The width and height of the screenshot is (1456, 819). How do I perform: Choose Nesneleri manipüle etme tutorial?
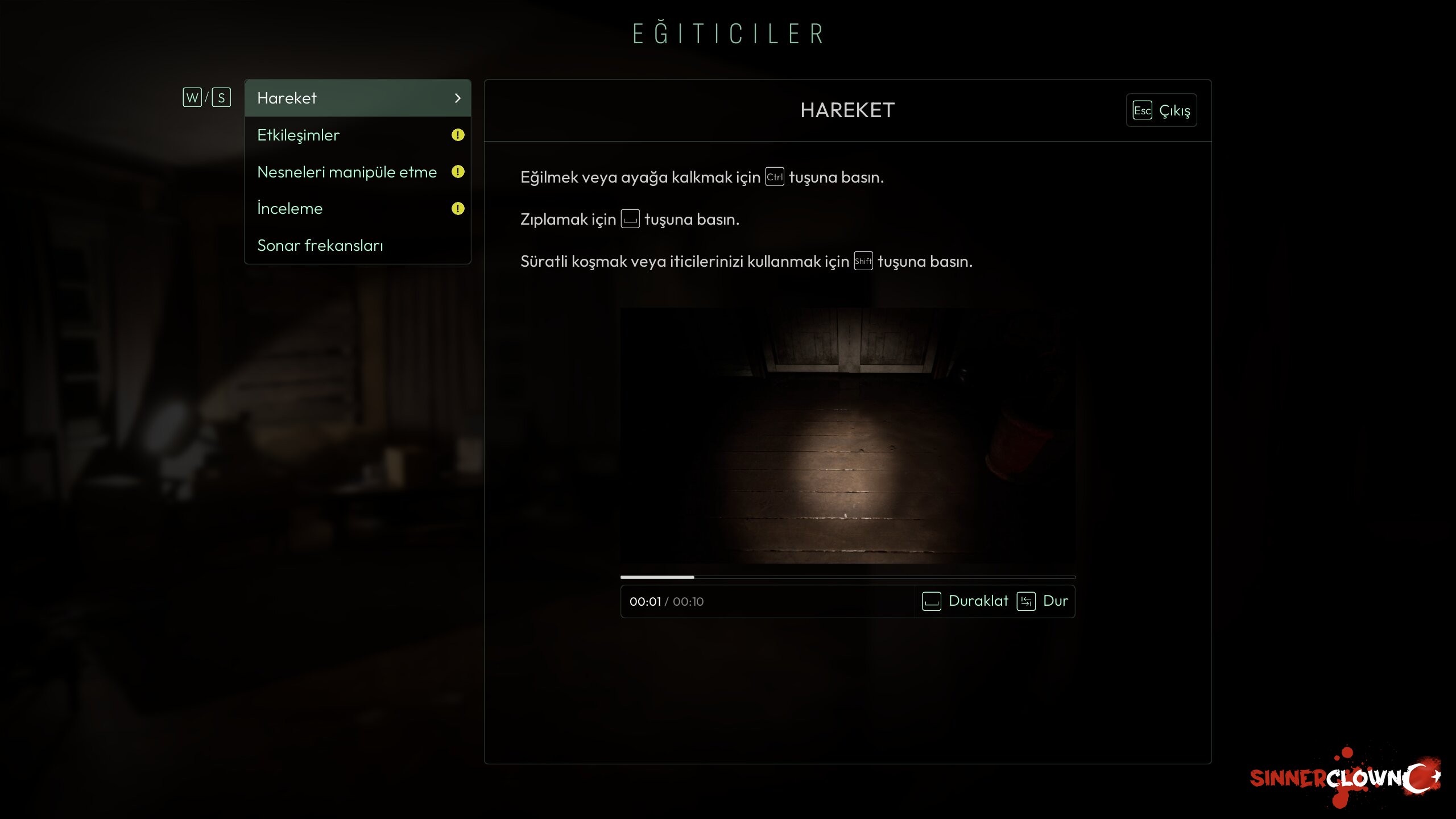click(x=357, y=172)
